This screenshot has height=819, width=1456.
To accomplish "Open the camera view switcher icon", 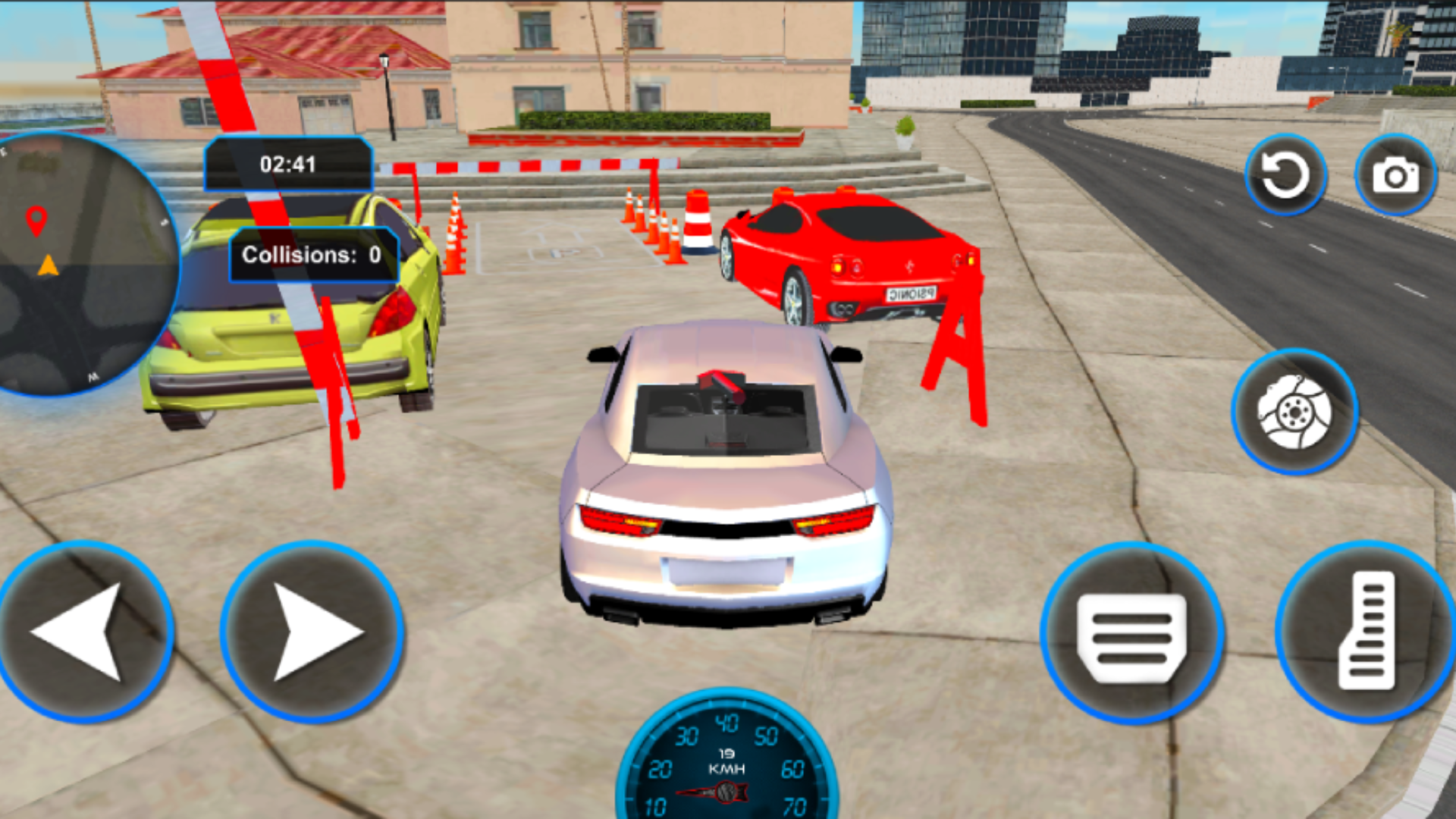I will (1395, 174).
